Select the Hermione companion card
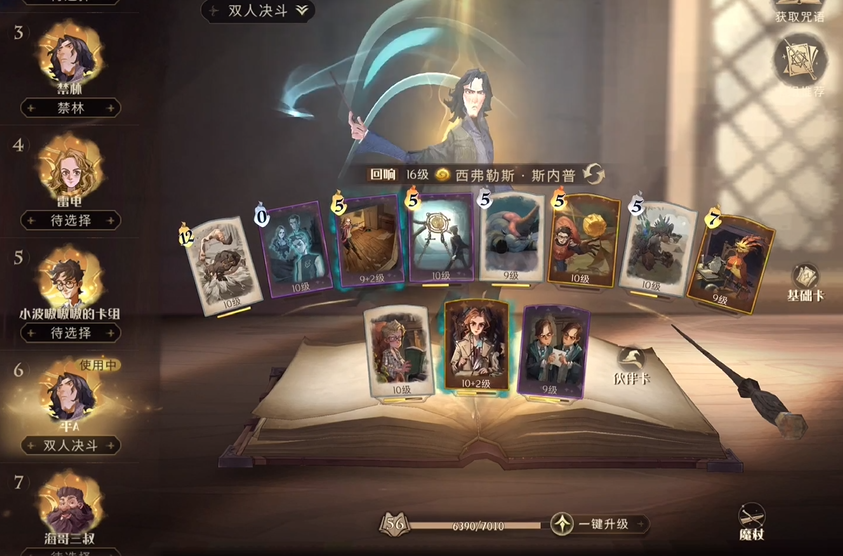 point(478,346)
